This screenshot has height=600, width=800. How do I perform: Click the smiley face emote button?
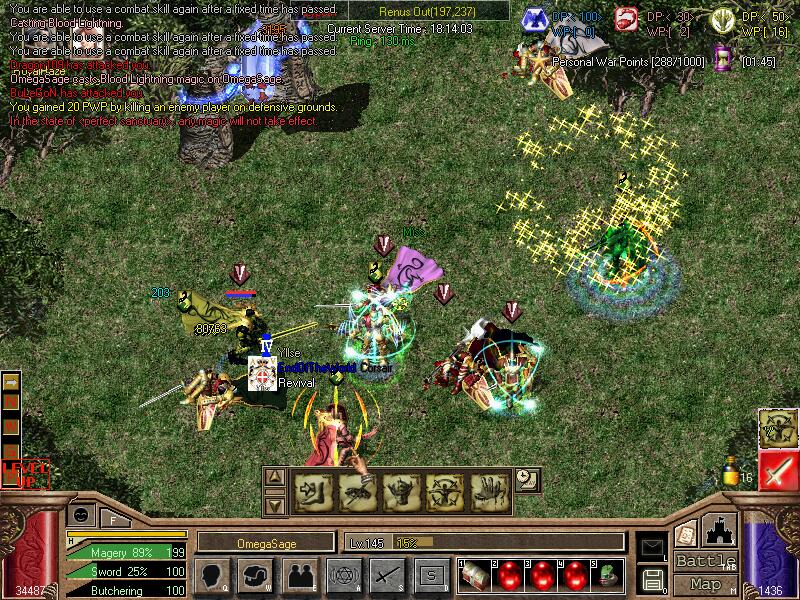82,514
